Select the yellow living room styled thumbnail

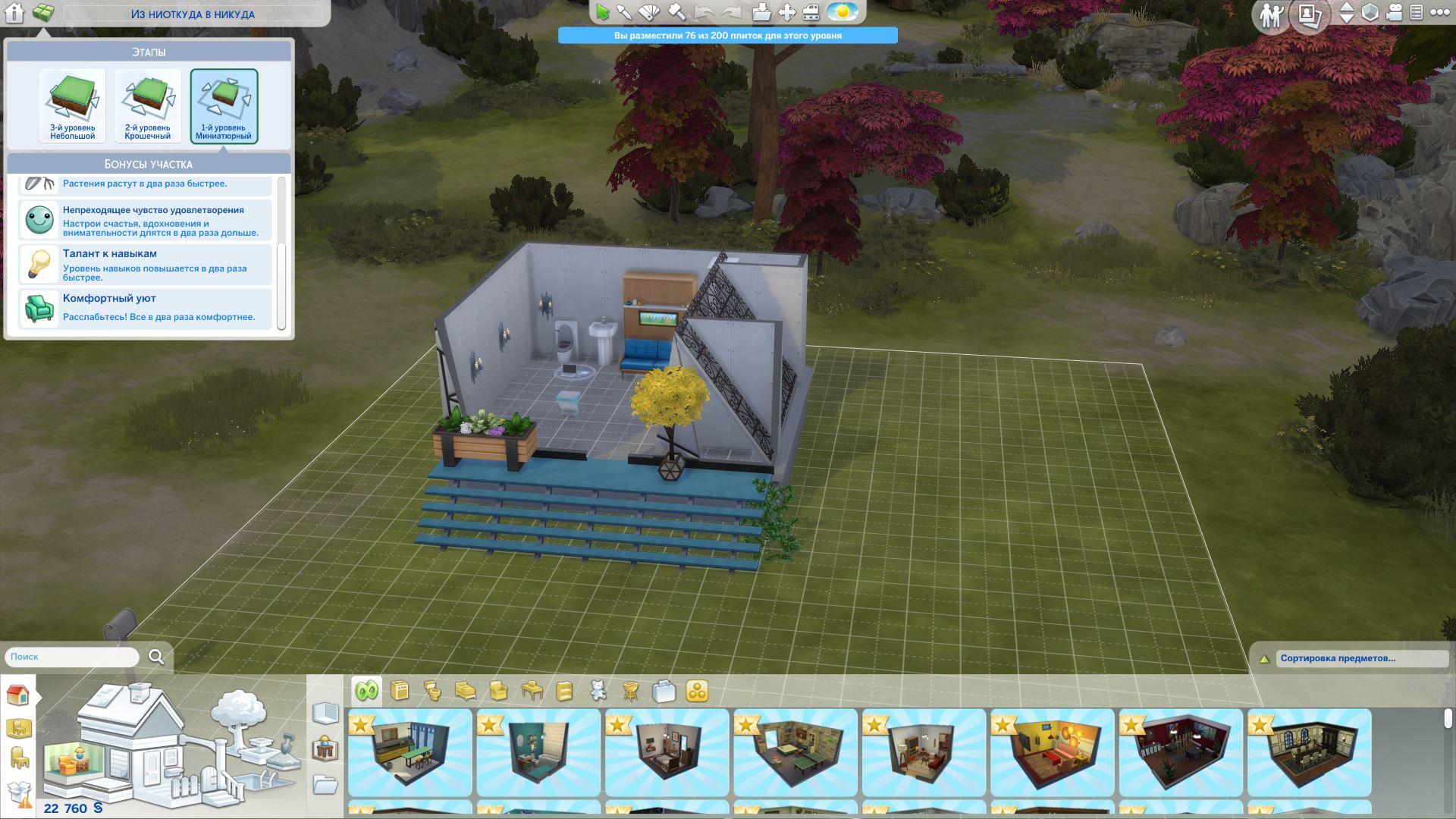[x=1052, y=752]
